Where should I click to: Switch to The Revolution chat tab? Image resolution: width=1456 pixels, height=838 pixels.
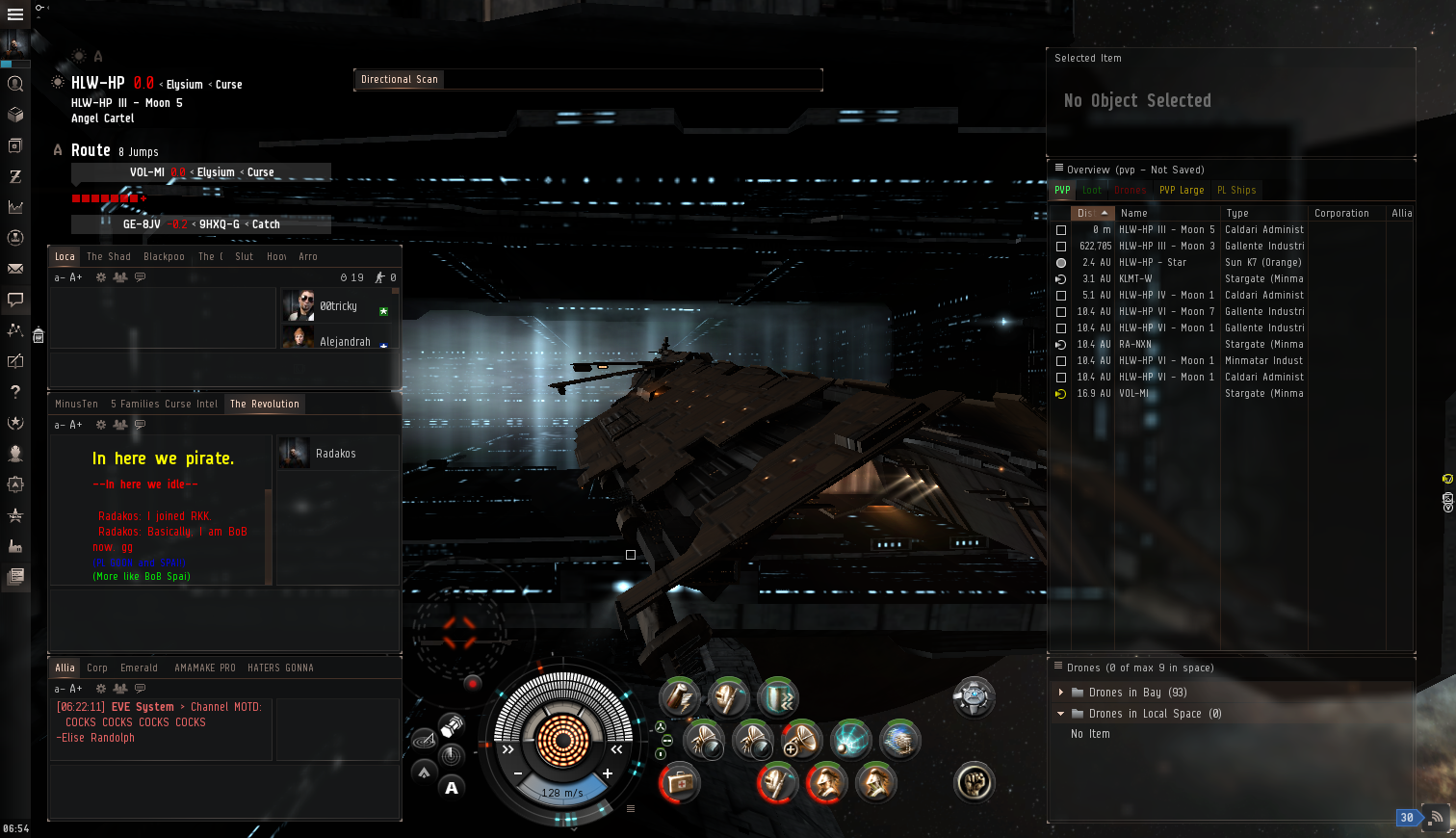pos(265,405)
